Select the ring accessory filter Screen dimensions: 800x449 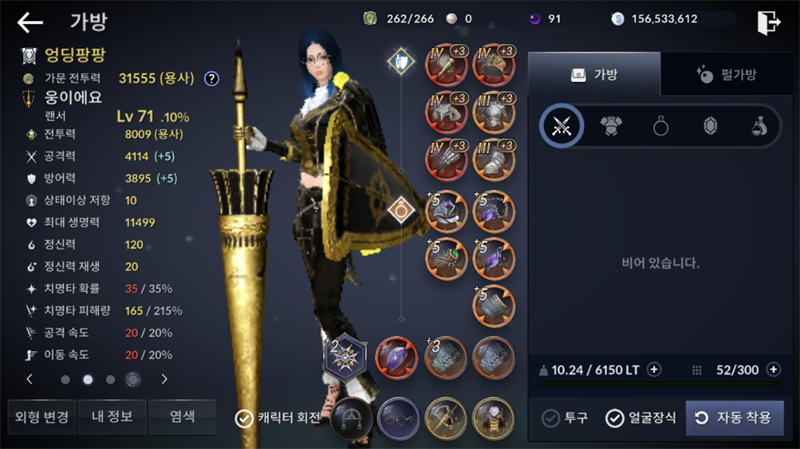coord(661,126)
